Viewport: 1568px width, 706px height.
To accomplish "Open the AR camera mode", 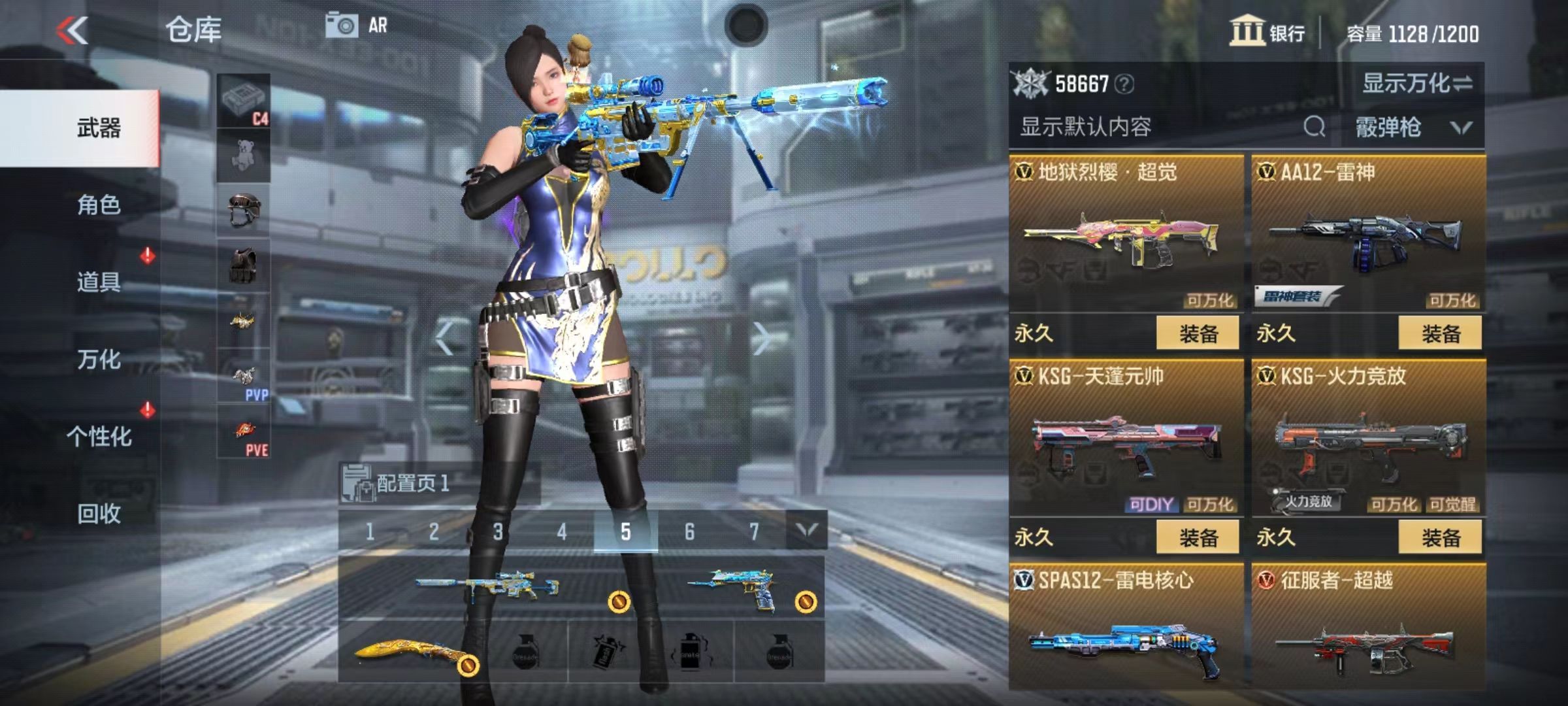I will tap(357, 26).
